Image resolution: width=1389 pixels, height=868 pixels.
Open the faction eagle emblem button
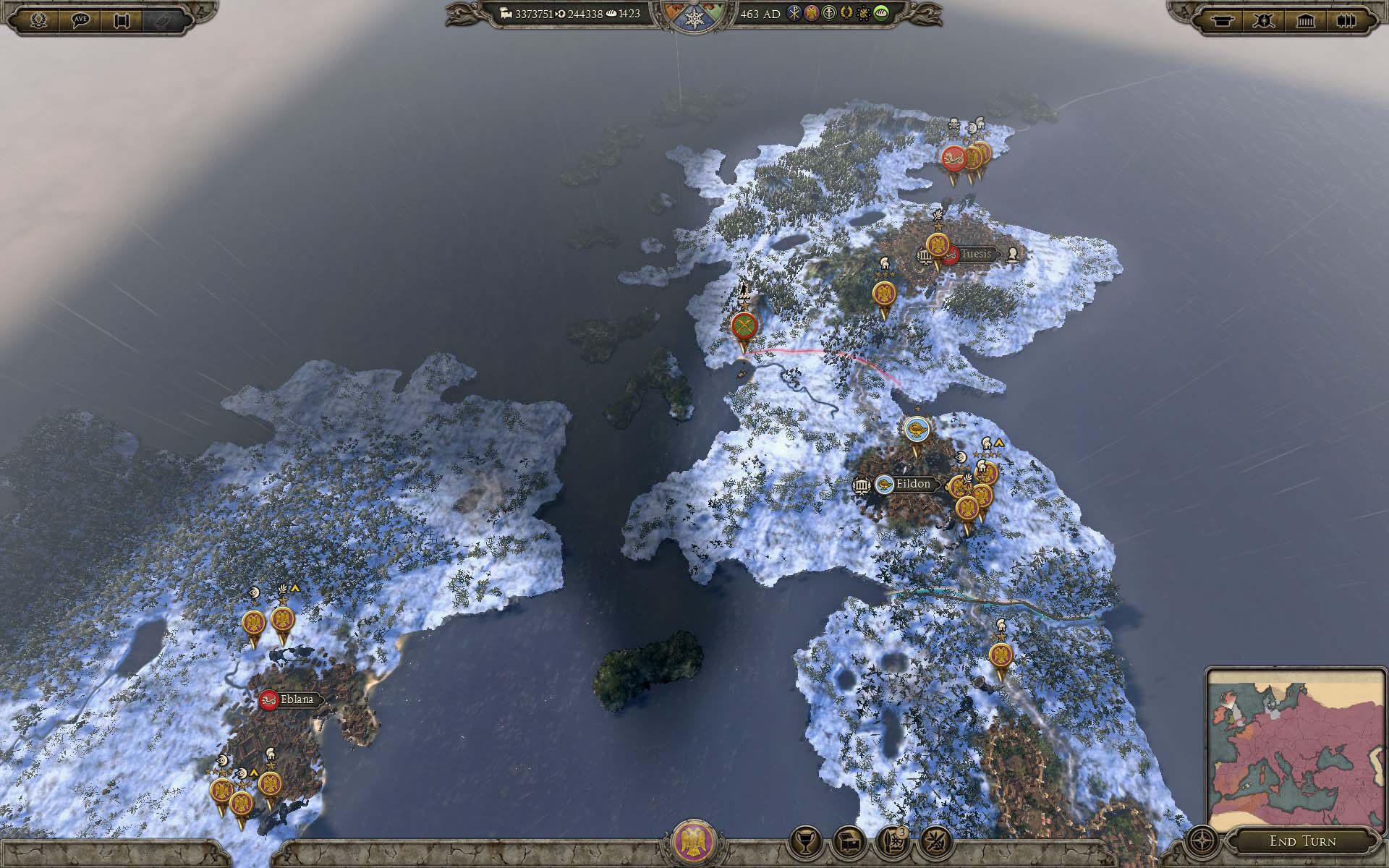pos(694,842)
